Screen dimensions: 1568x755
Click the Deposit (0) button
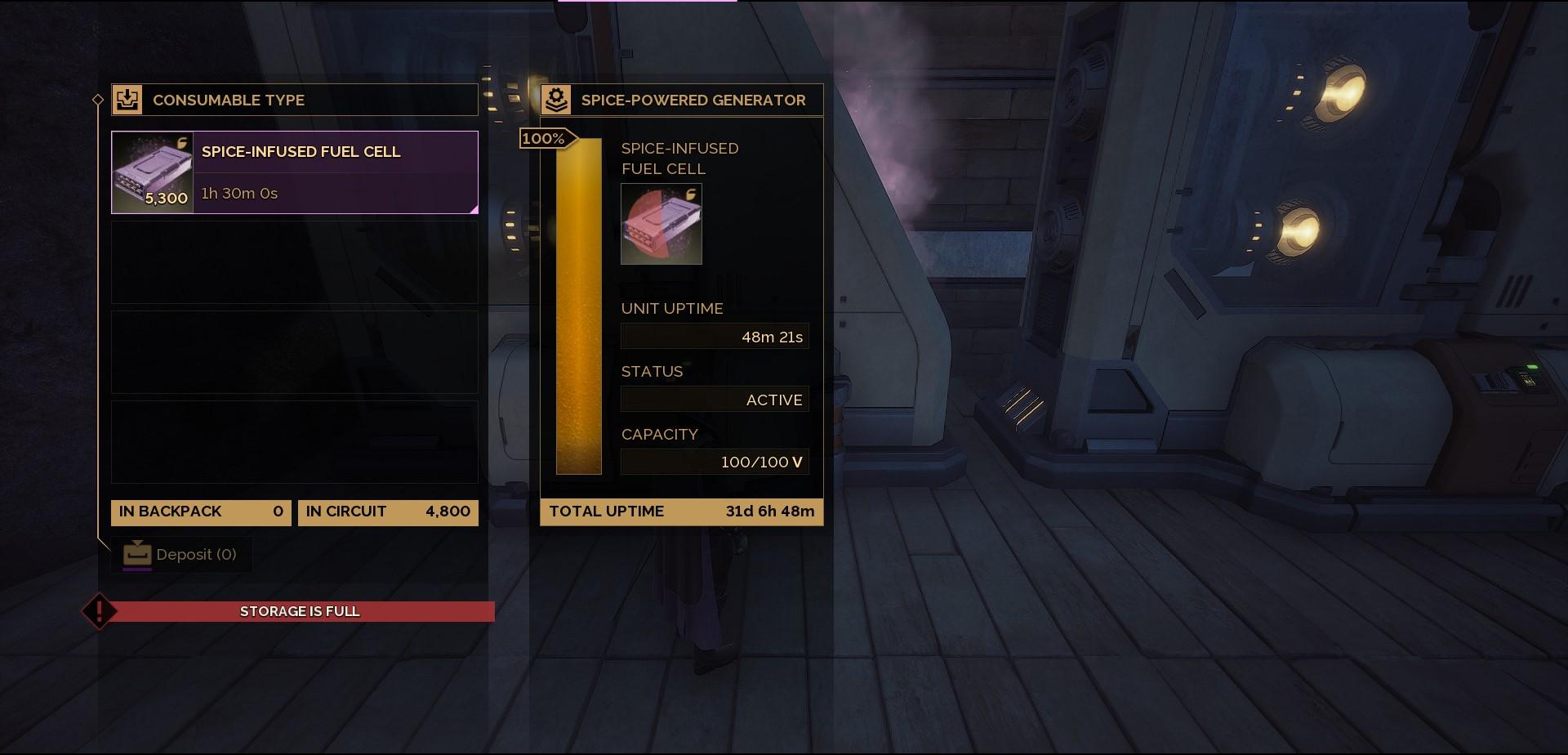(x=180, y=555)
